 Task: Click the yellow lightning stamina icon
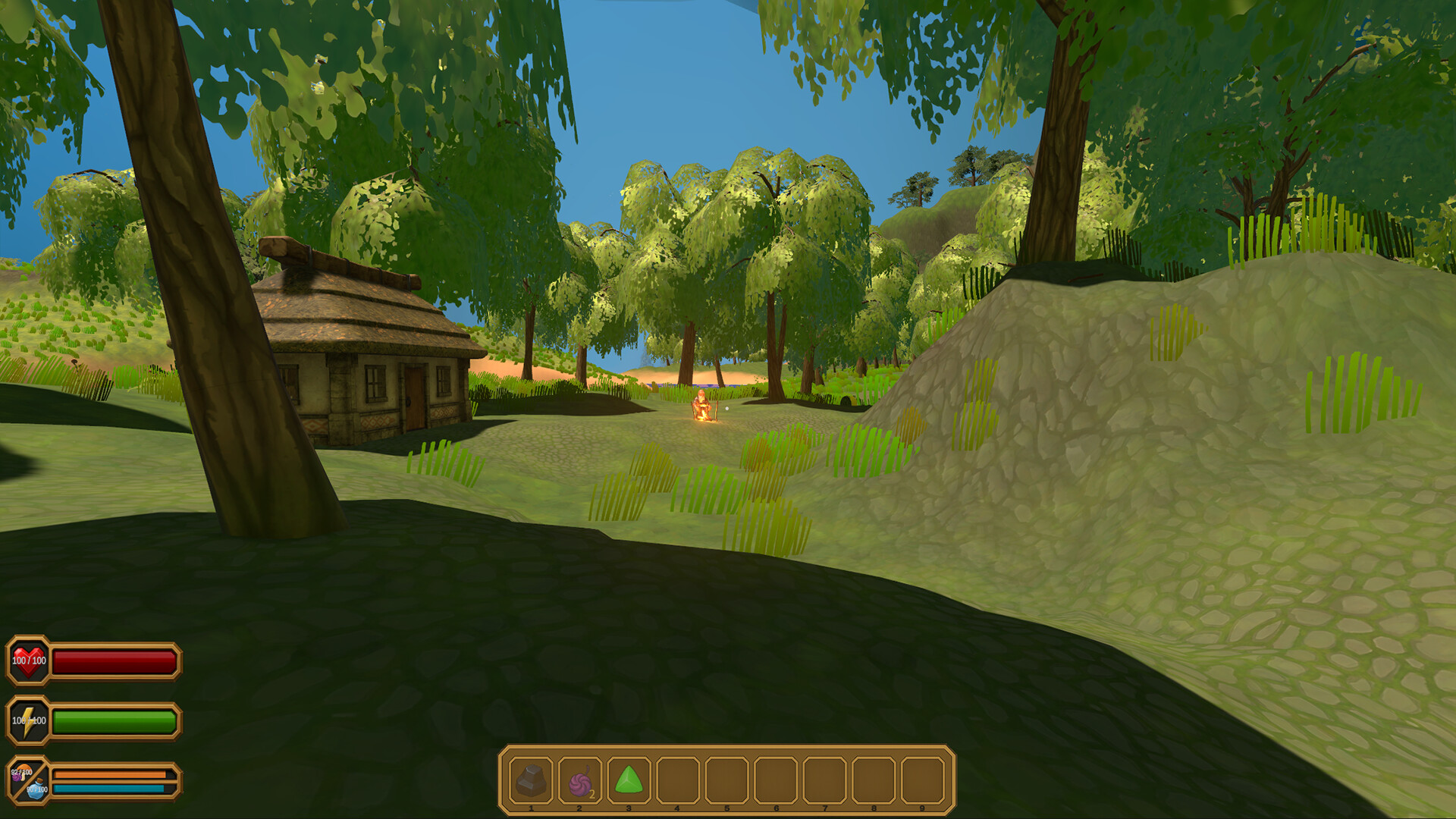click(27, 720)
